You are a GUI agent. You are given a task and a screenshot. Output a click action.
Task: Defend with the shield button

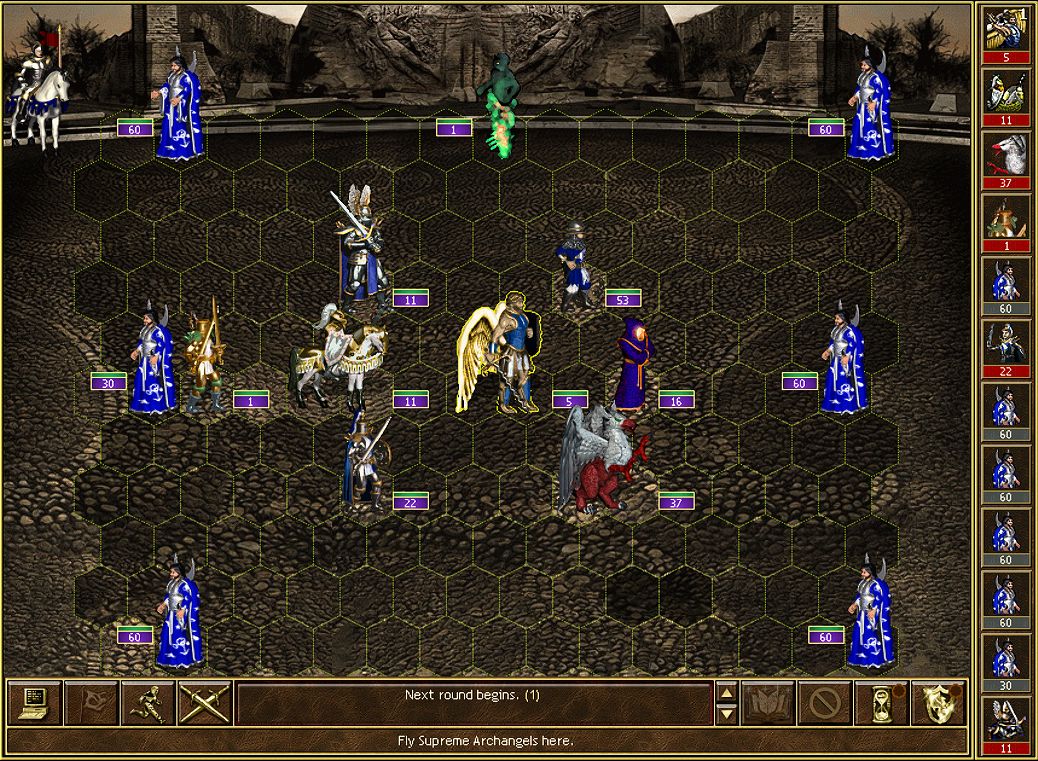tap(939, 703)
